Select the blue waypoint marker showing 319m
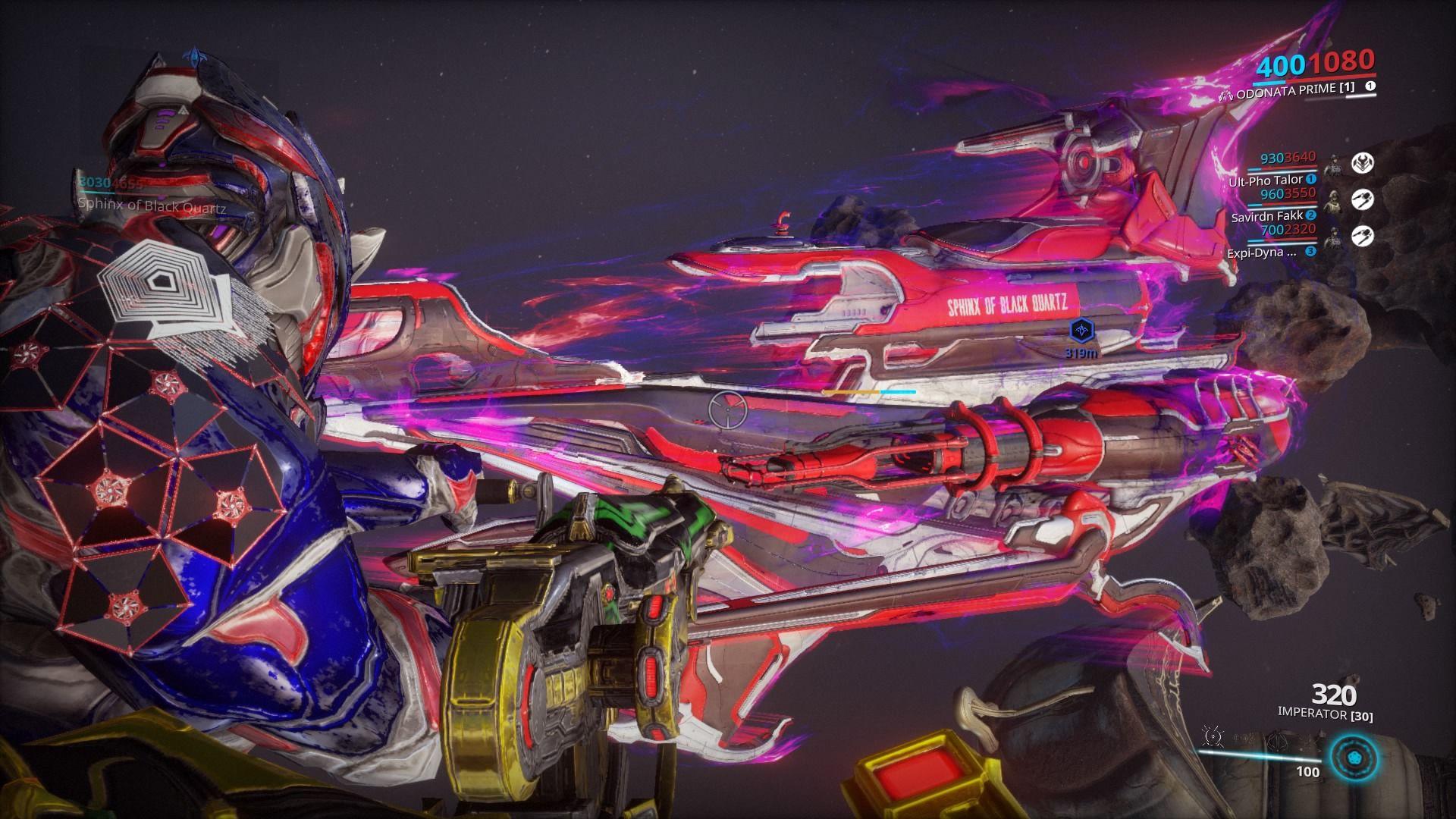Viewport: 1456px width, 819px height. click(1078, 330)
